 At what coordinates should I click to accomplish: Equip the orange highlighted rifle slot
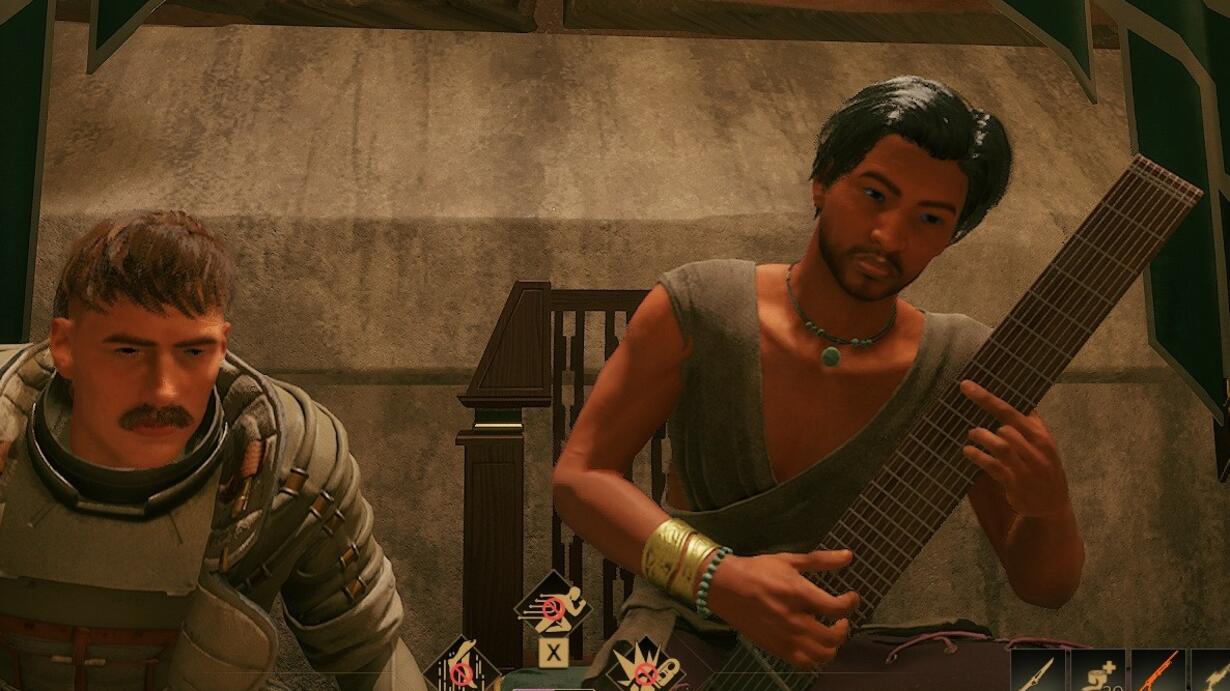[x=1158, y=671]
